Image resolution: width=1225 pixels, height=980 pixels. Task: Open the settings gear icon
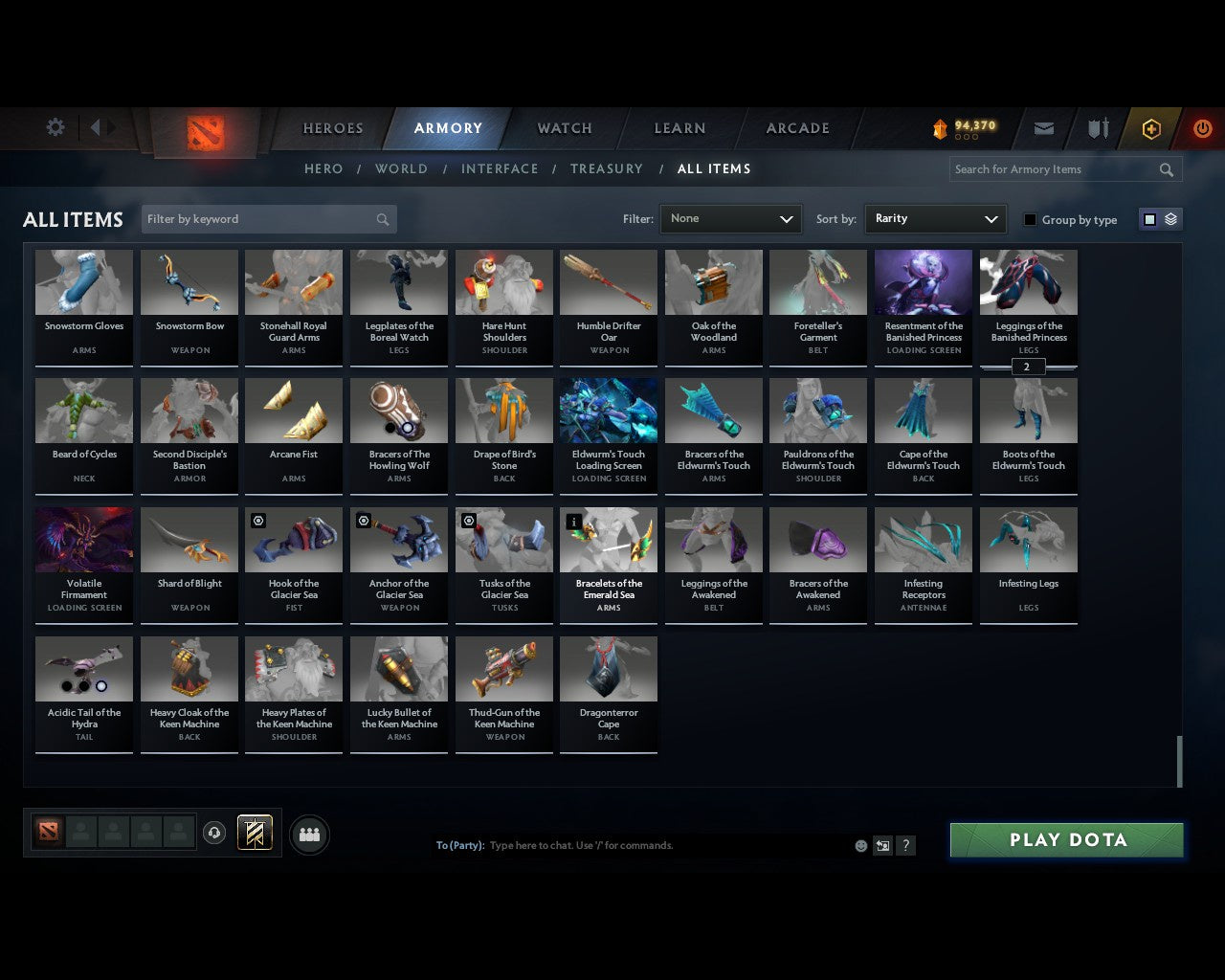click(x=55, y=127)
